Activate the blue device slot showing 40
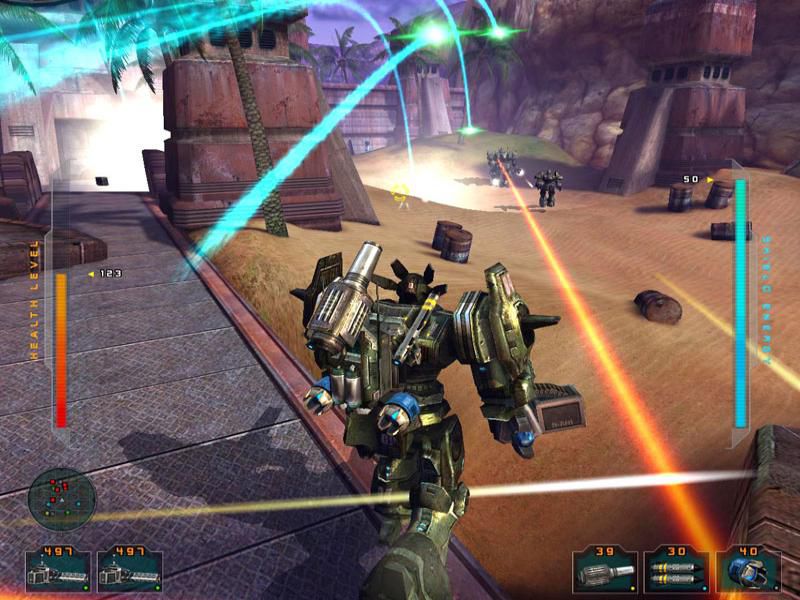 click(746, 571)
